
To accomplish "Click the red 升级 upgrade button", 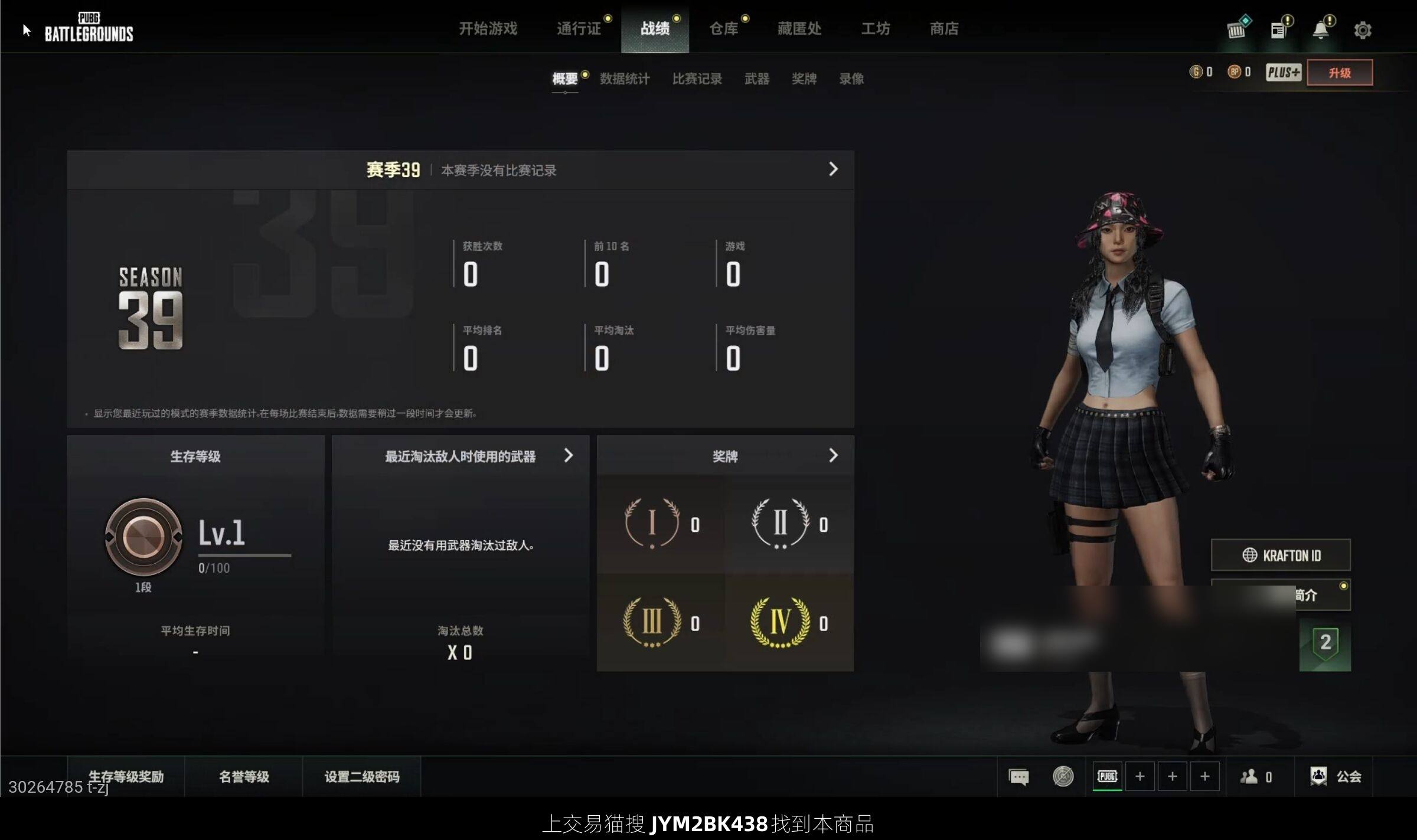I will [x=1339, y=73].
